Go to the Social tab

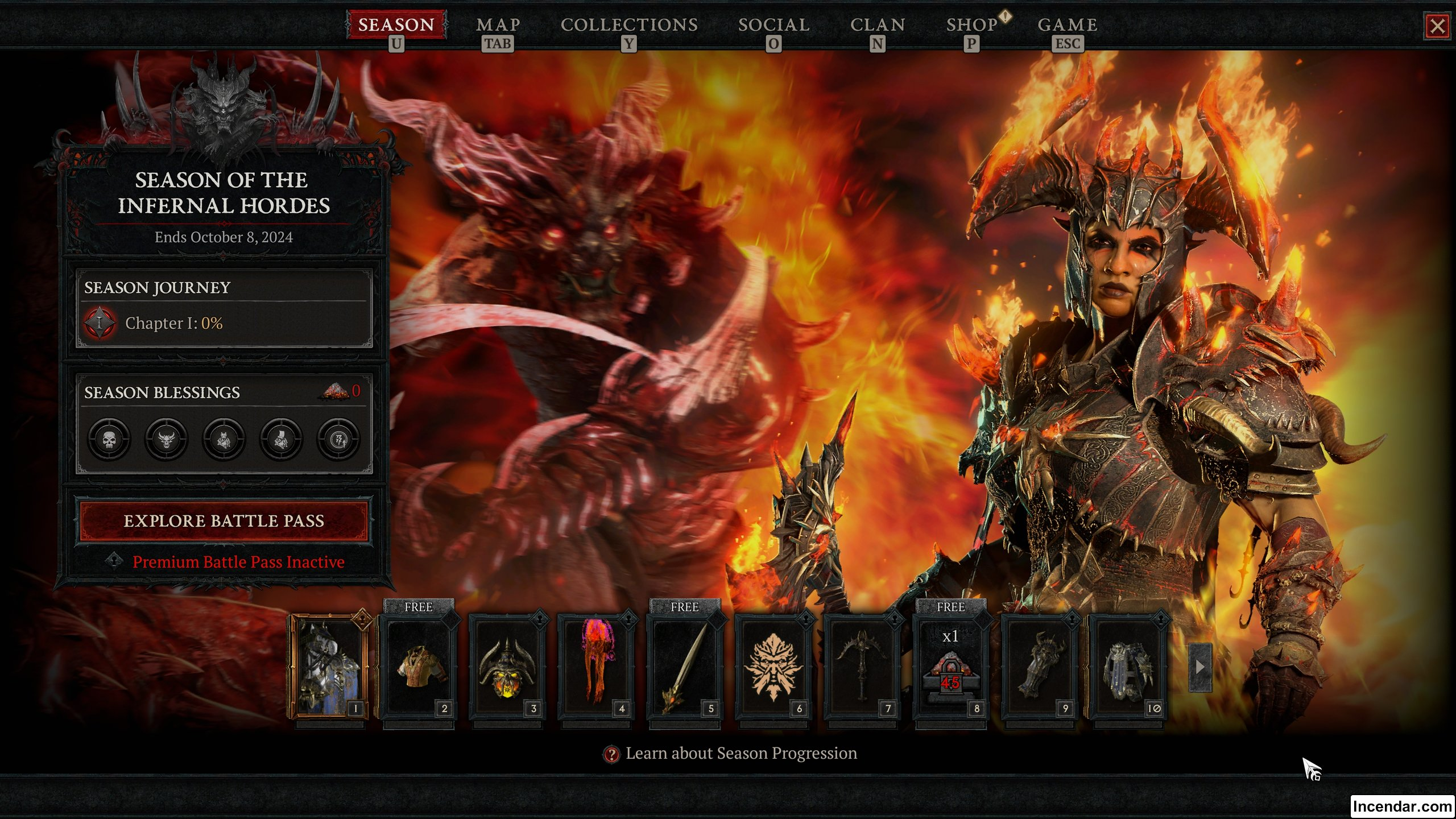coord(773,25)
